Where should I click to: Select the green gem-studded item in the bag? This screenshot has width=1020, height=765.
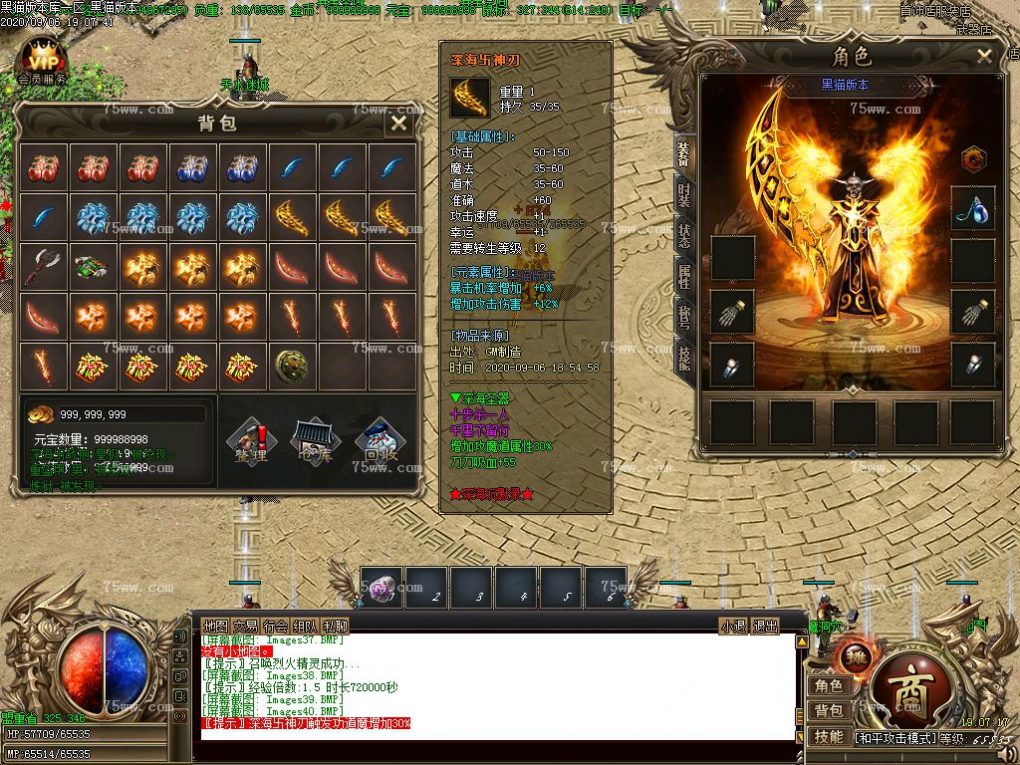tap(93, 267)
